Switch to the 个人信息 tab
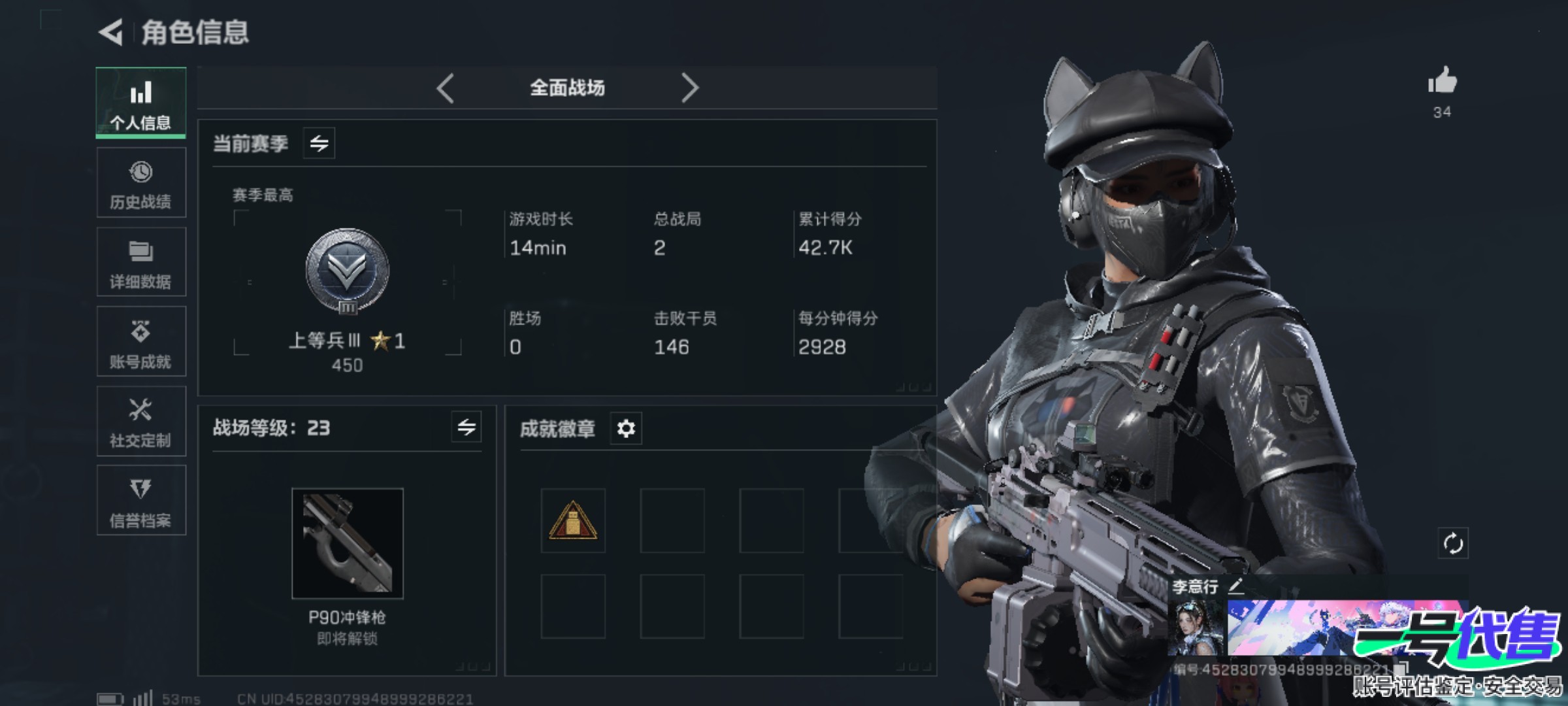 140,103
